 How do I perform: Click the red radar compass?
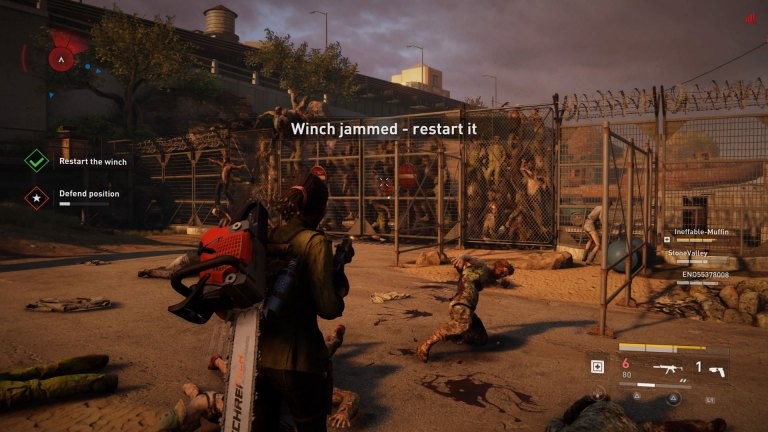coord(62,58)
